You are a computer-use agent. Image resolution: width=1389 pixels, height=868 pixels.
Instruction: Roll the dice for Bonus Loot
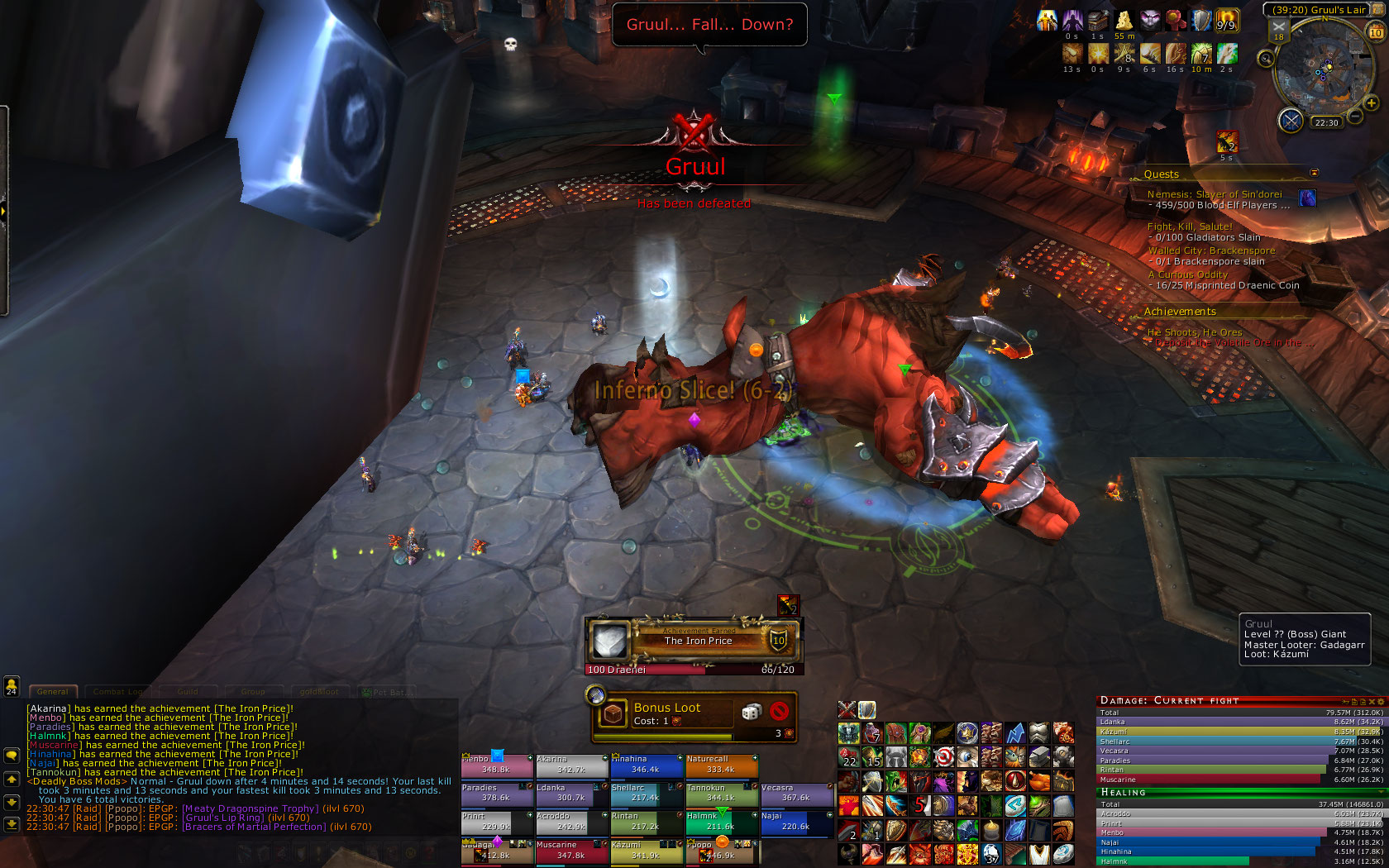click(751, 712)
